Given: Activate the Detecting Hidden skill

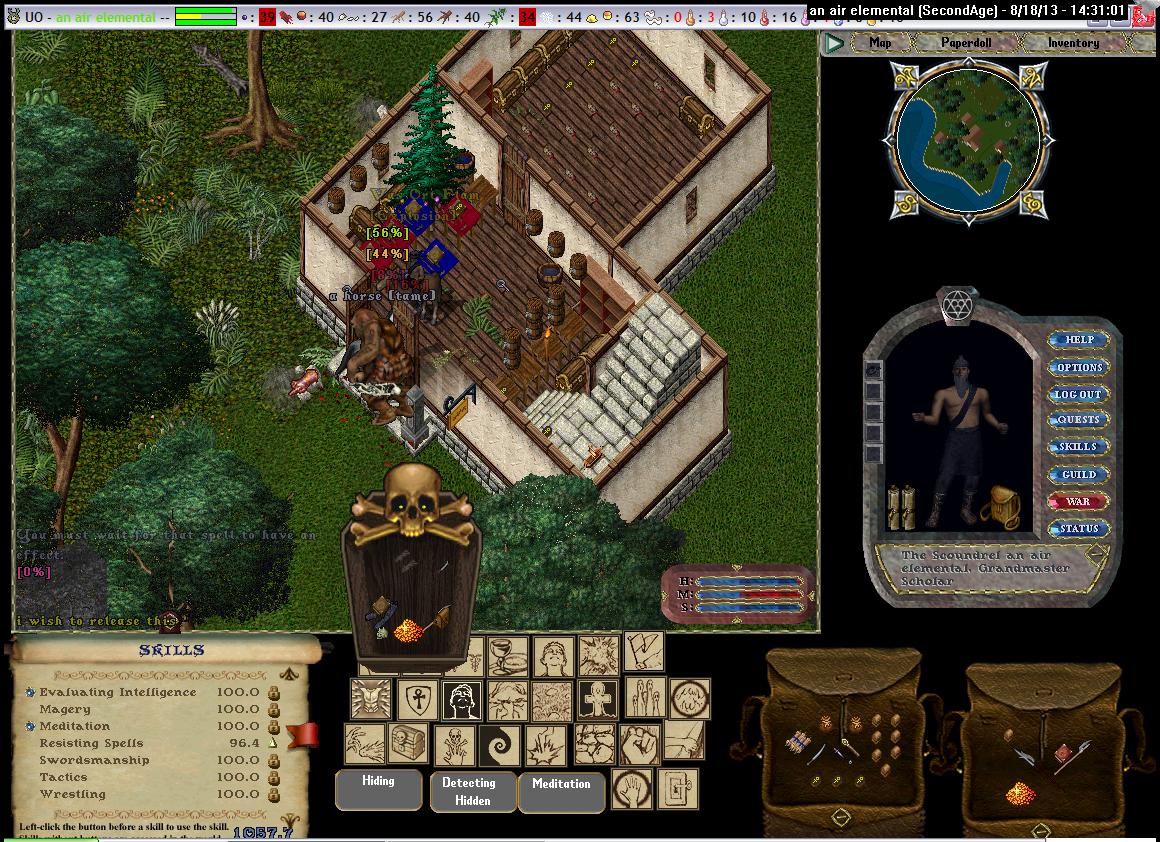Looking at the screenshot, I should [x=468, y=791].
